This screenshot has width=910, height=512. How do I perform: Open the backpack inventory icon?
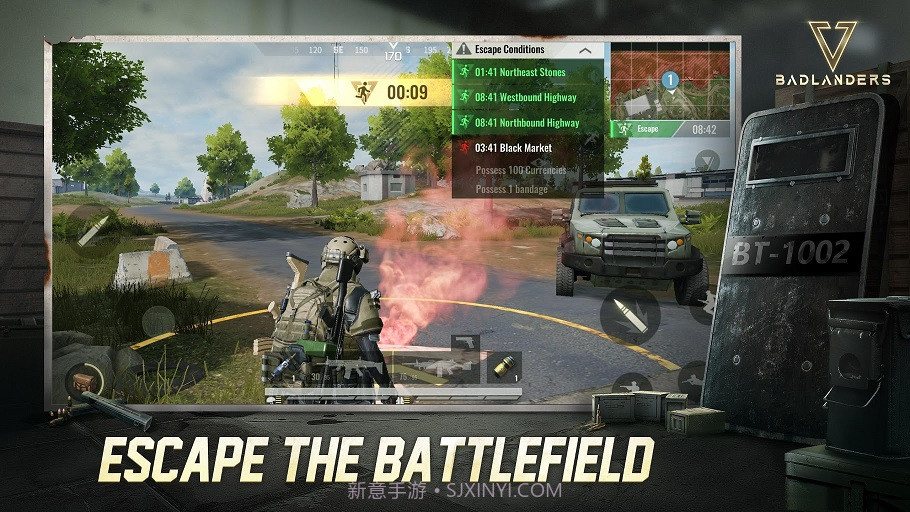coord(84,380)
